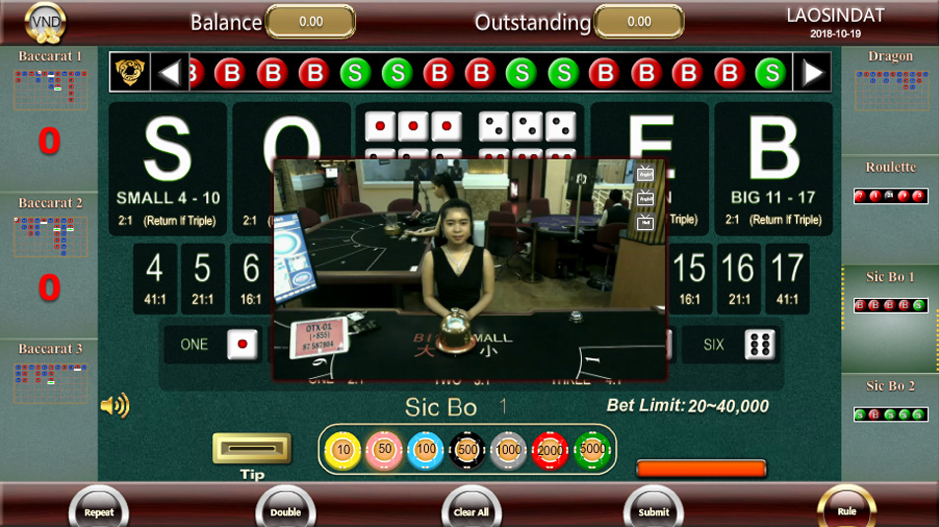Double the current bet
This screenshot has height=527, width=939.
285,509
